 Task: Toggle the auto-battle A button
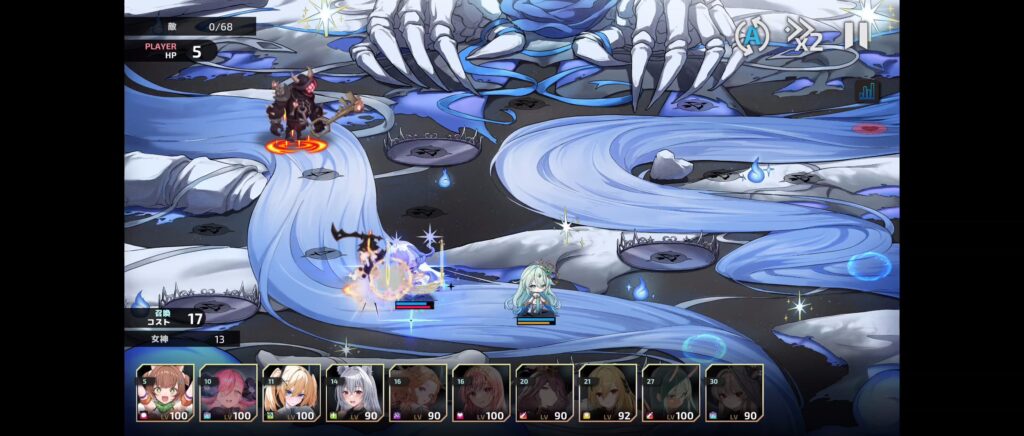(x=752, y=37)
